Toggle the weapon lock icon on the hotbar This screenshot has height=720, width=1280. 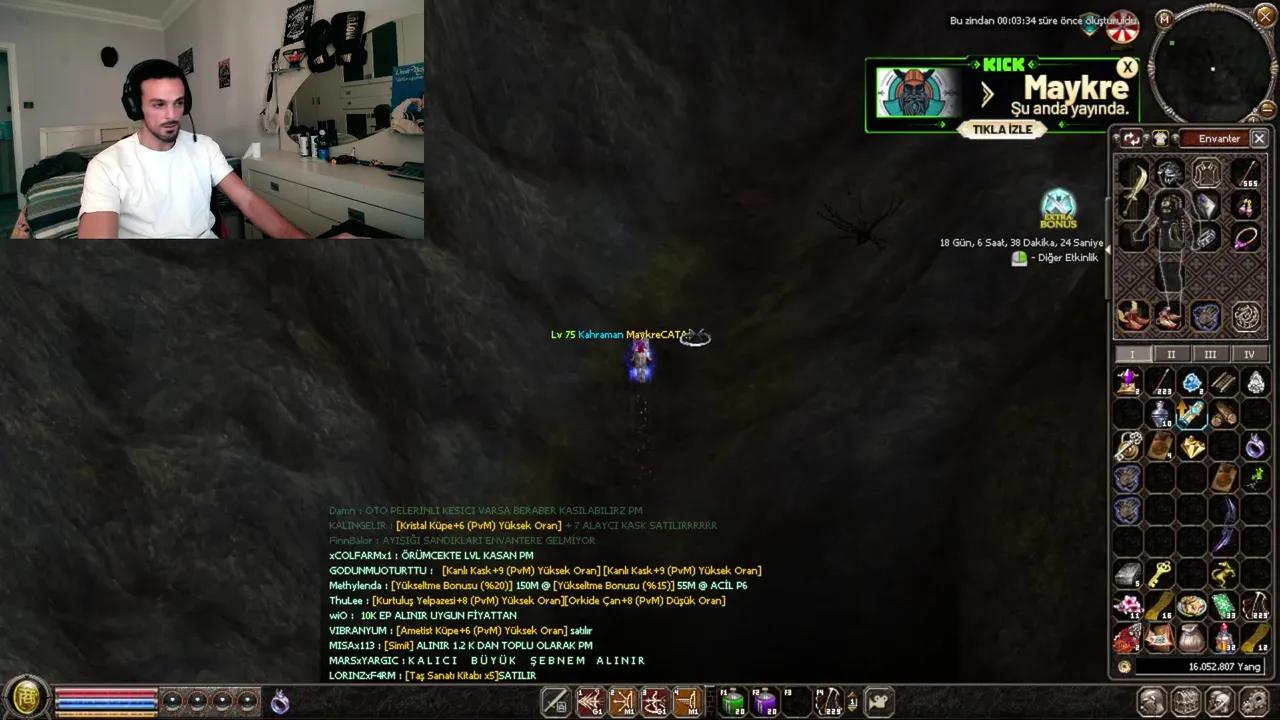(x=556, y=702)
